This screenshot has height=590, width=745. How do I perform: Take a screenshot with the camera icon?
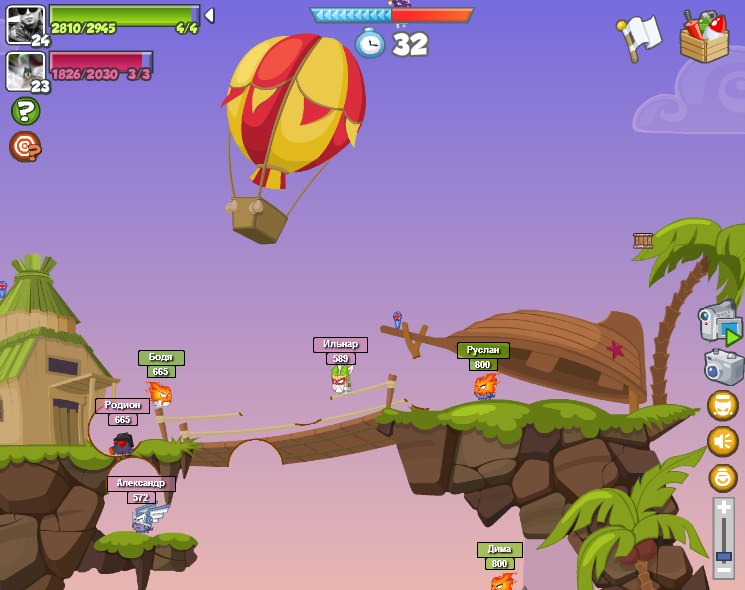click(723, 367)
